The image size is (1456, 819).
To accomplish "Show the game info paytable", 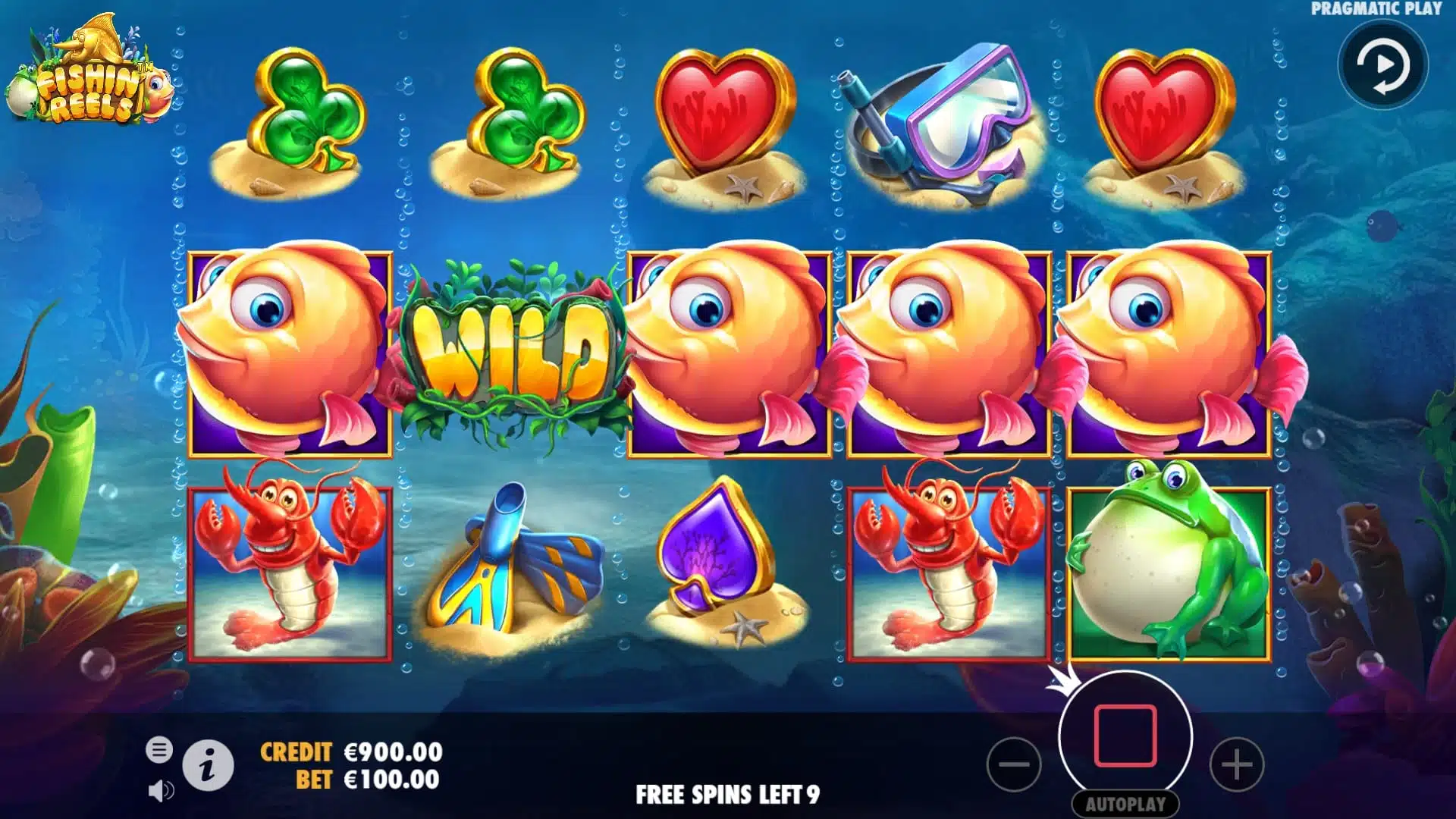I will click(x=208, y=766).
